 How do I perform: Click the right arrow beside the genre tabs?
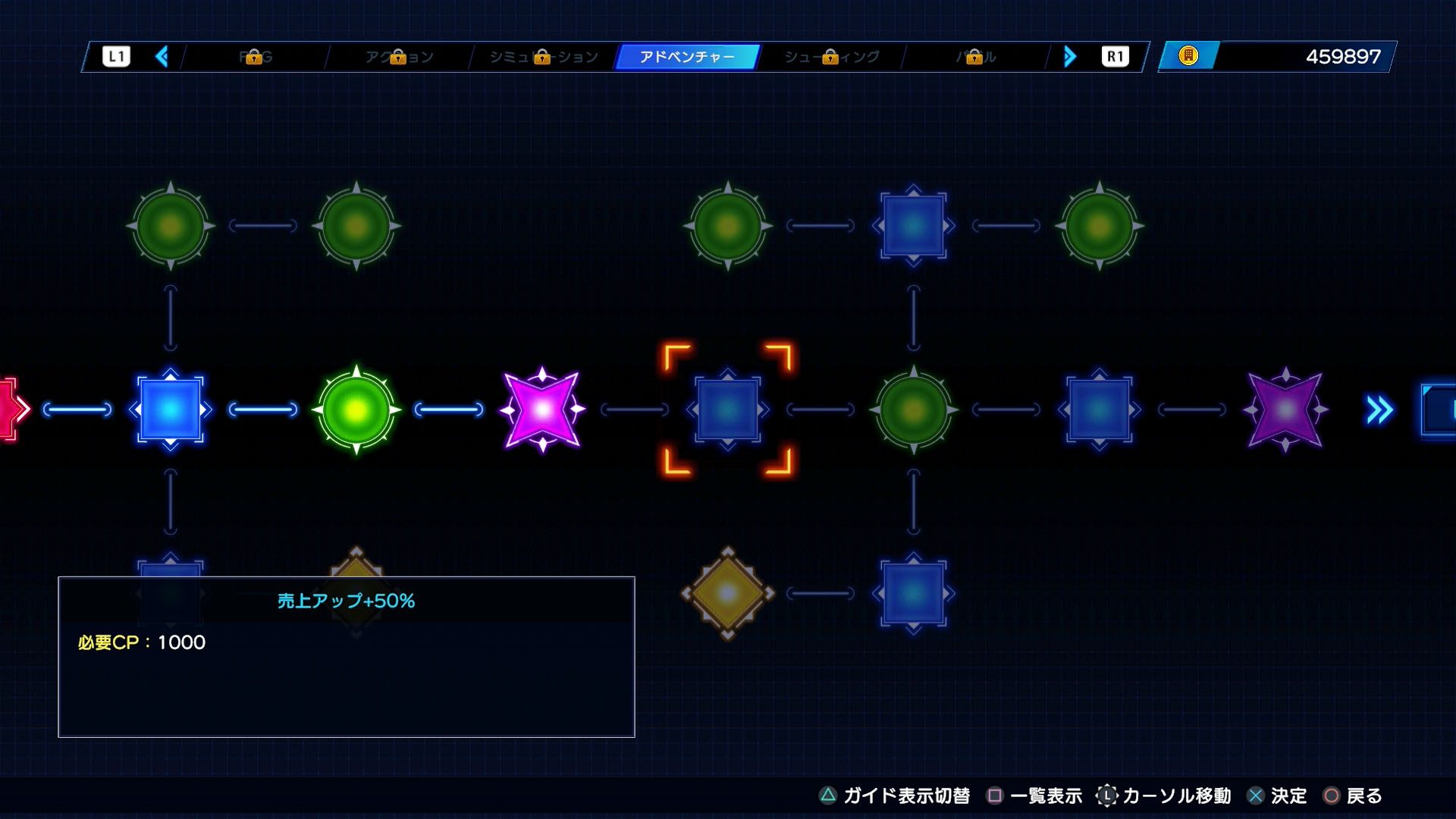click(x=1069, y=57)
